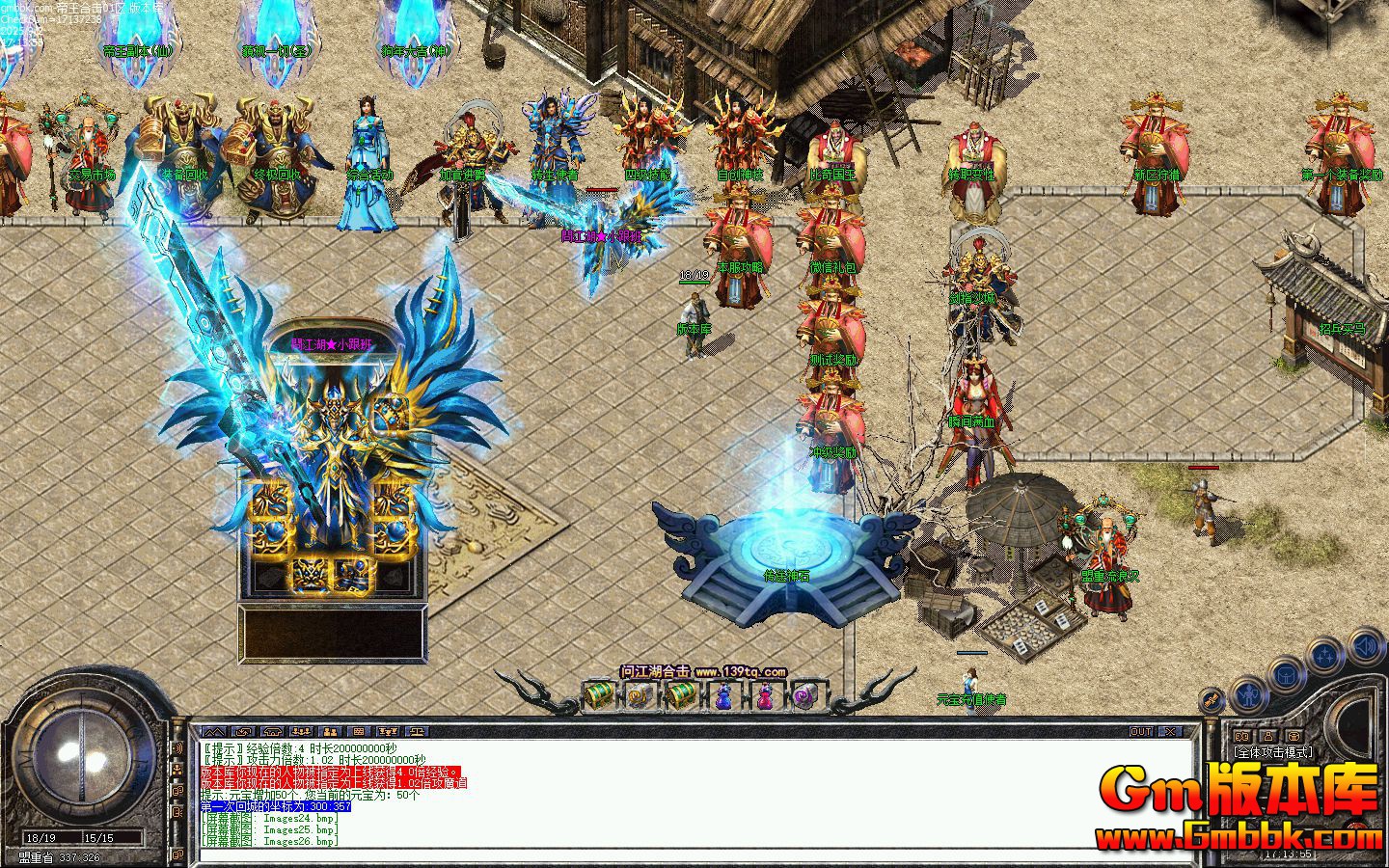The height and width of the screenshot is (868, 1389).
Task: Click the mountain-shaped button on the chat bar
Action: tap(212, 731)
